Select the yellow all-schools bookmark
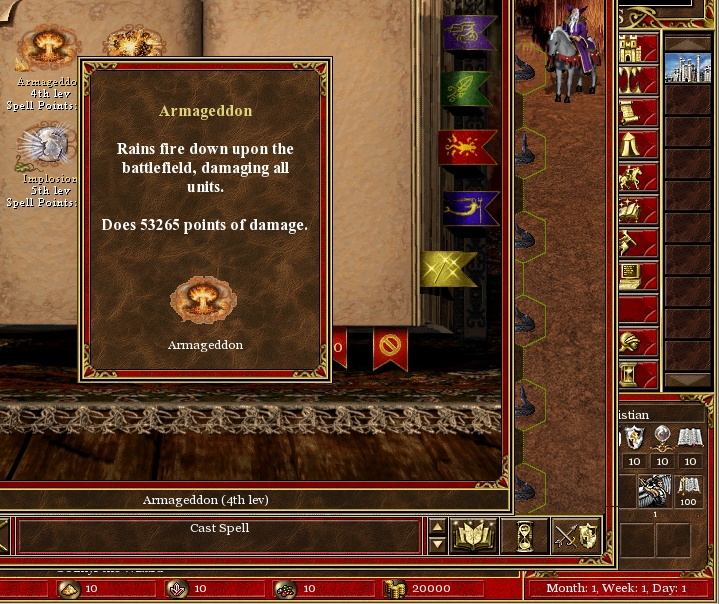This screenshot has height=604, width=719. pyautogui.click(x=449, y=268)
